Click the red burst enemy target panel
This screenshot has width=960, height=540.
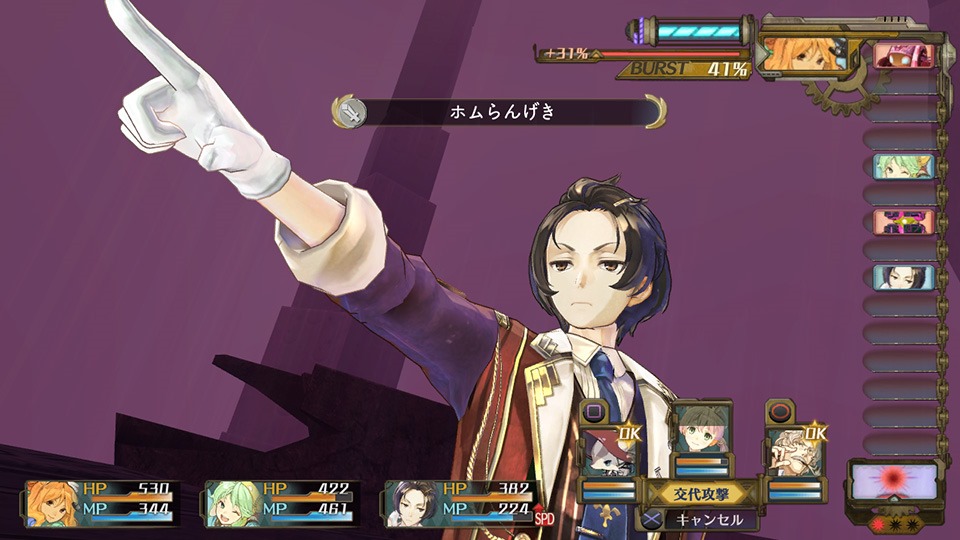pos(892,481)
